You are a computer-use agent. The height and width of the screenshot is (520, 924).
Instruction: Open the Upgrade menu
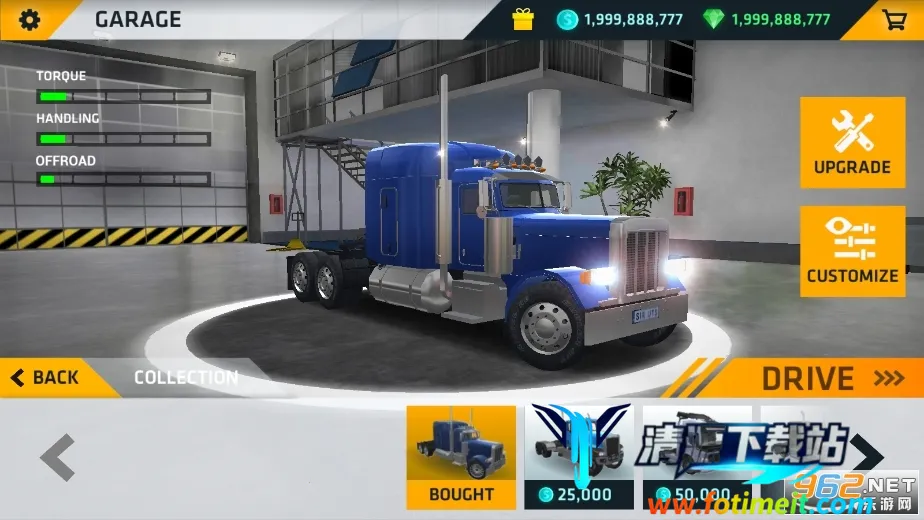[x=852, y=142]
